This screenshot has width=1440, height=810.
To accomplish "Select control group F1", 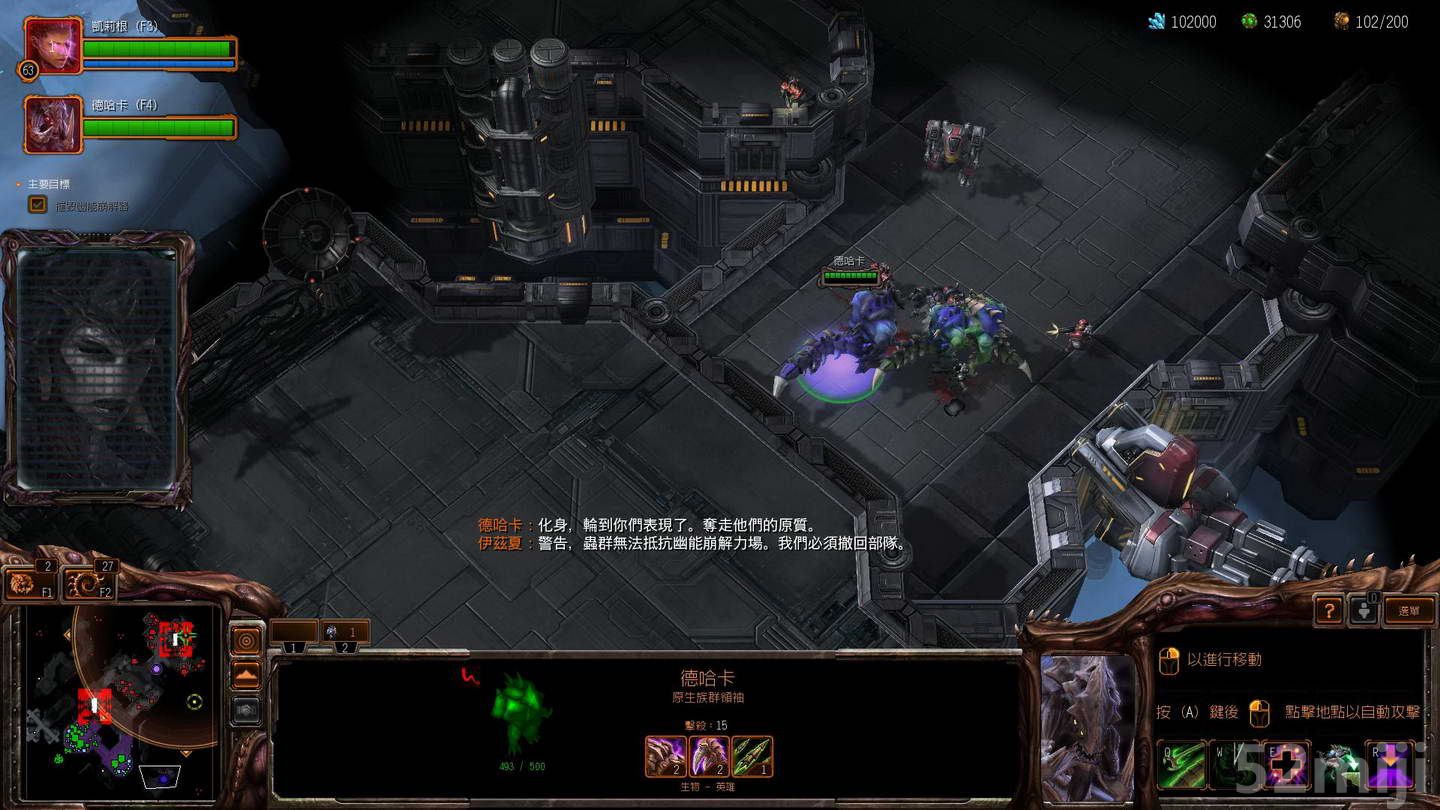I will point(29,583).
